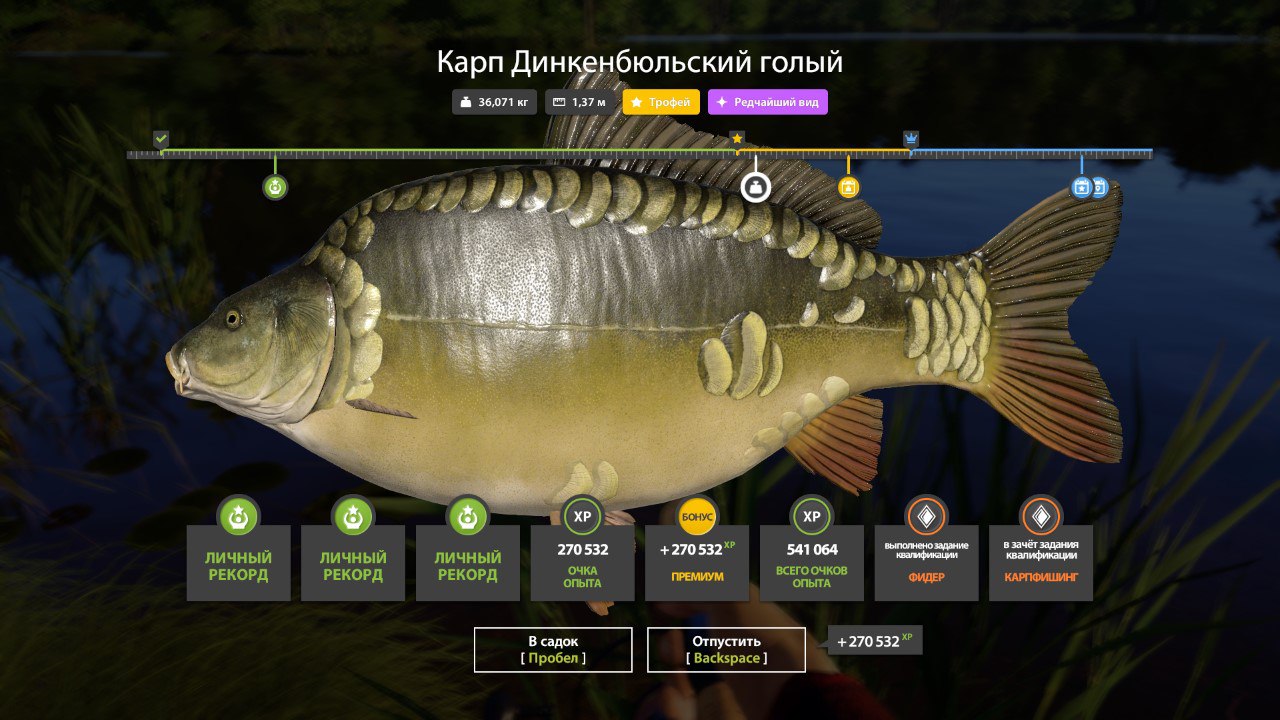Select the yellow Трофей badge
Screen dimensions: 1280x720
point(661,102)
